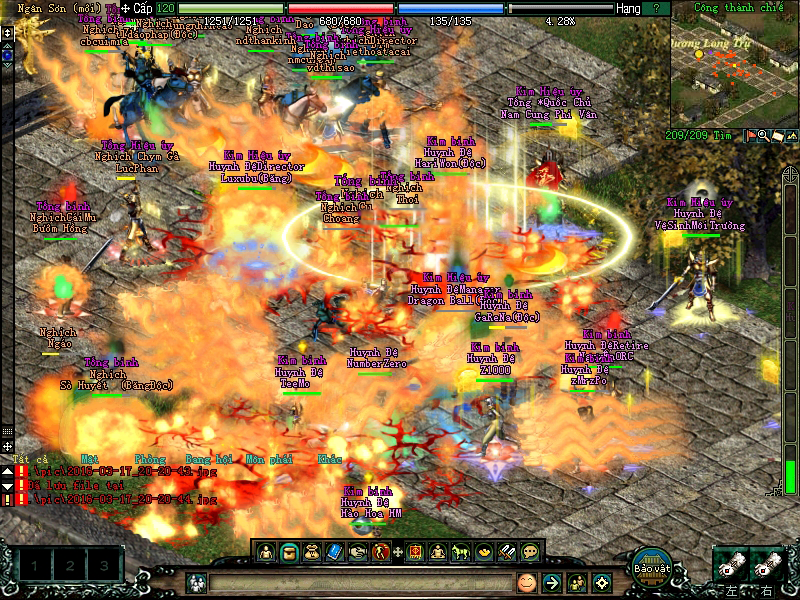Viewport: 800px width, 600px height.
Task: Open the Bảo vật treasure button
Action: click(650, 567)
